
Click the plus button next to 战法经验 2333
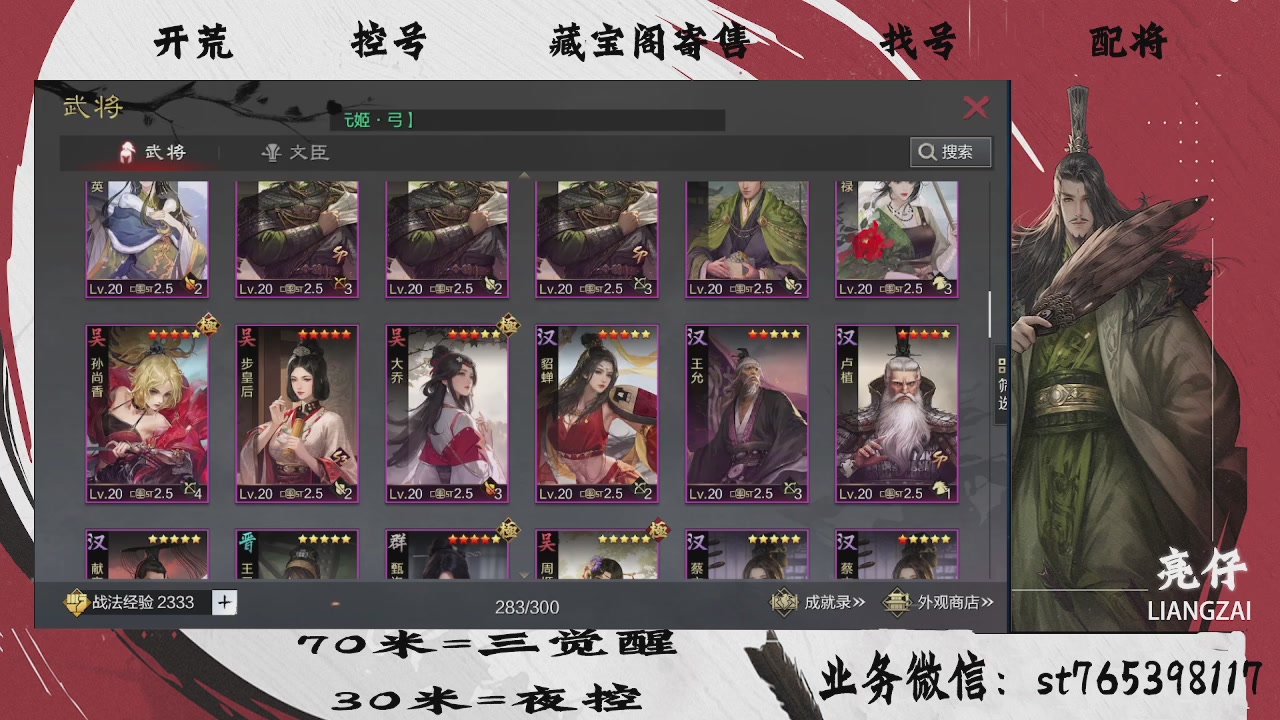click(x=224, y=602)
